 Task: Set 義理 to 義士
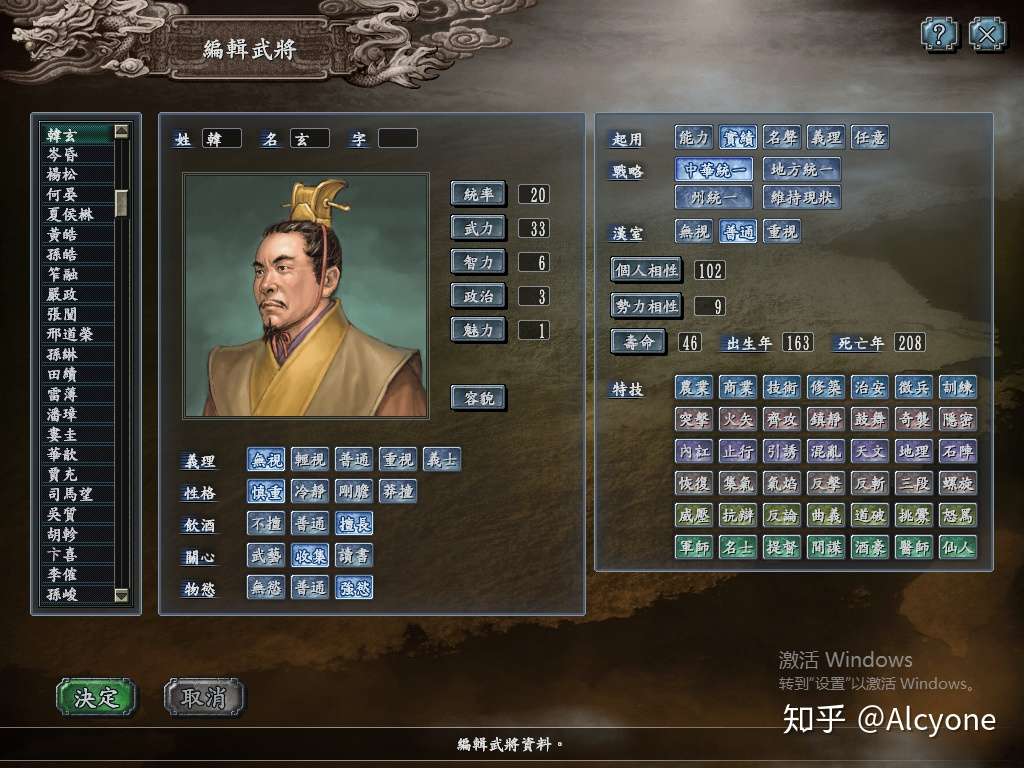click(442, 460)
